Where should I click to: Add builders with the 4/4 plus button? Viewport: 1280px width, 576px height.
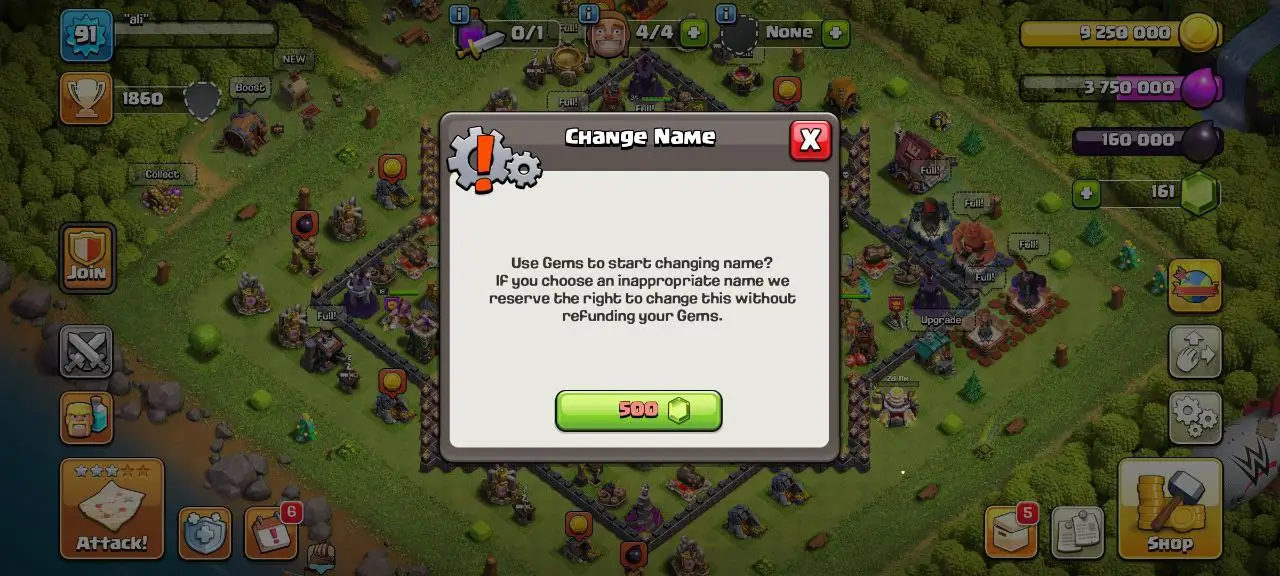point(693,33)
